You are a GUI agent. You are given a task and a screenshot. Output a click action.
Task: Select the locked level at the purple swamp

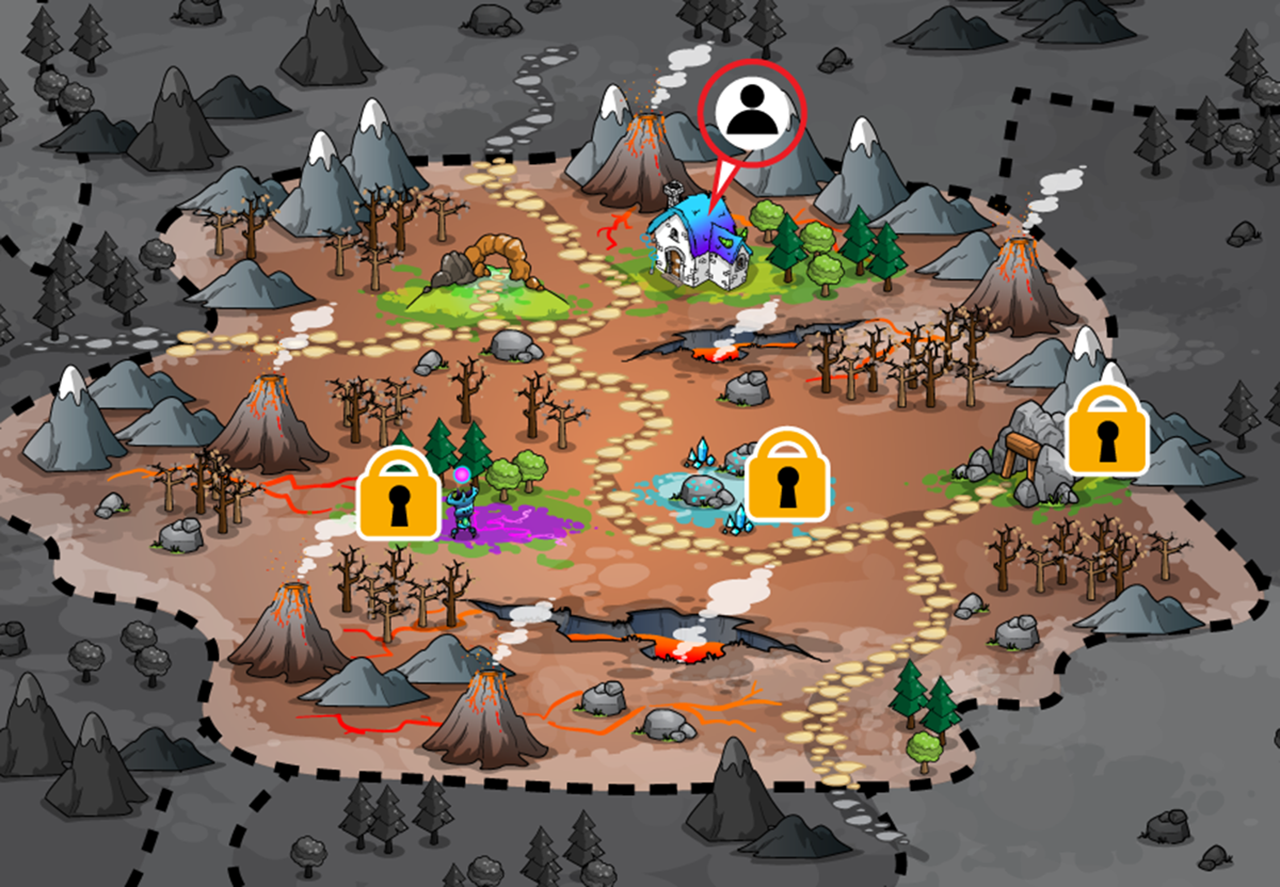click(x=399, y=493)
